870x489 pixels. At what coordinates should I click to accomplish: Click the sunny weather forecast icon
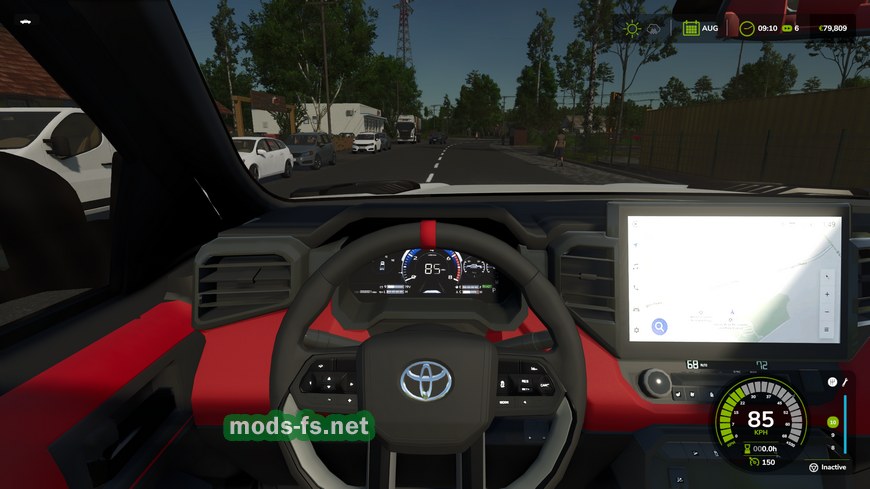tap(632, 28)
